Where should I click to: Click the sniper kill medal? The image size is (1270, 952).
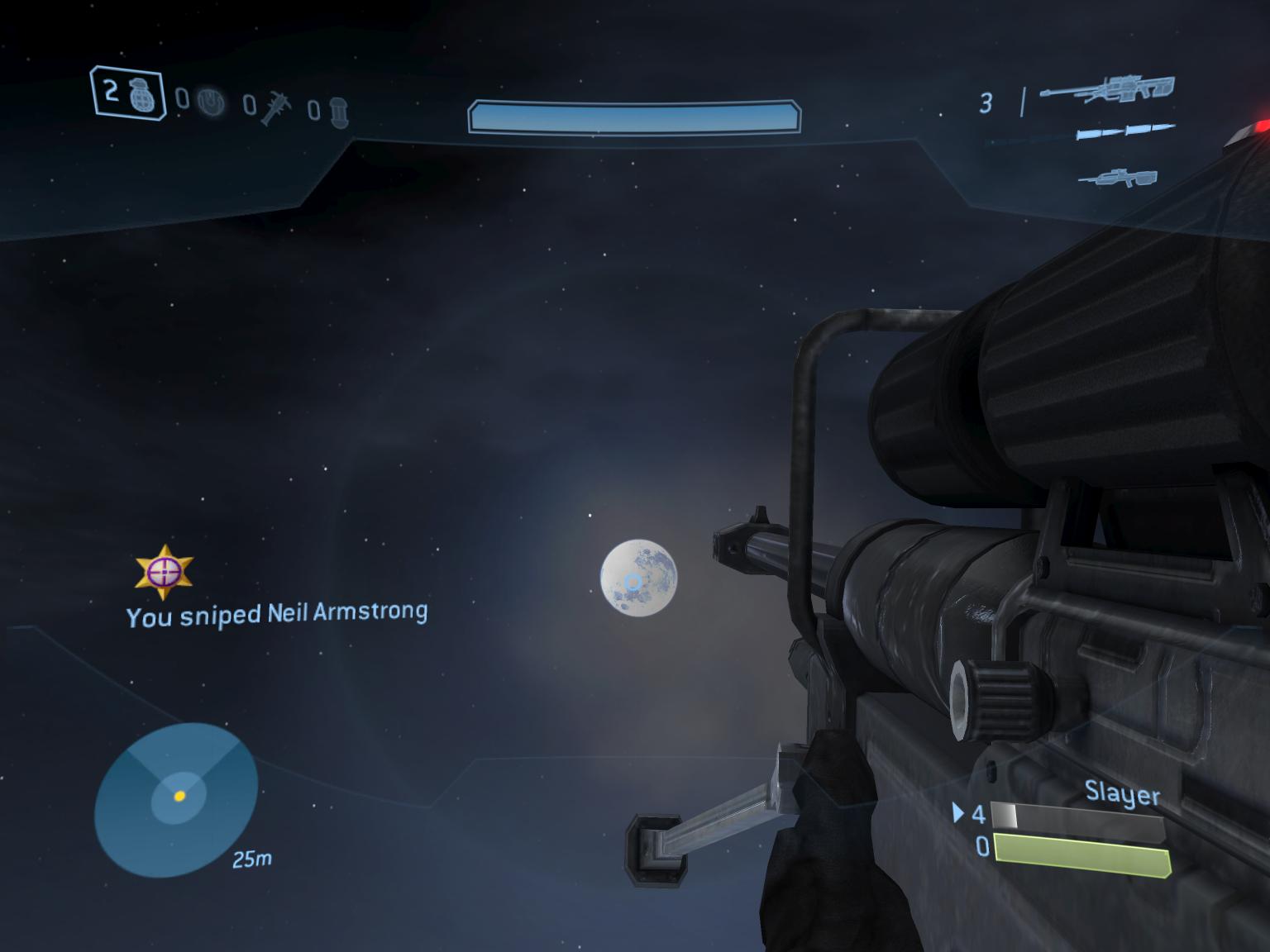(x=165, y=571)
